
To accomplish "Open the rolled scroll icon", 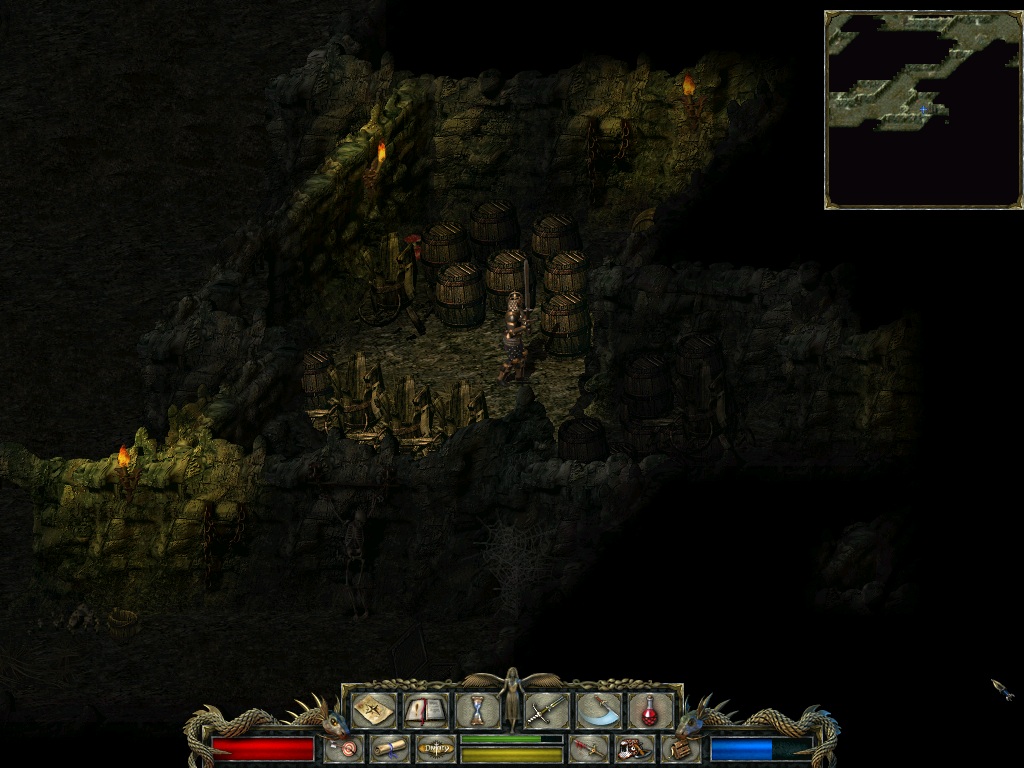I will coord(389,748).
